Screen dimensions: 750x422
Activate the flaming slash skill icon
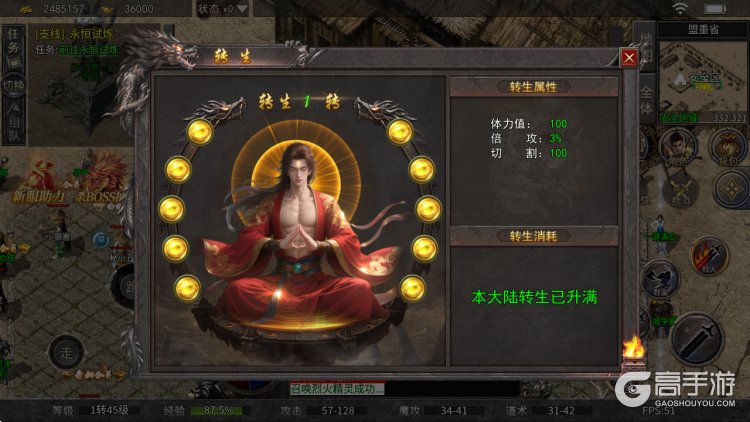point(707,254)
